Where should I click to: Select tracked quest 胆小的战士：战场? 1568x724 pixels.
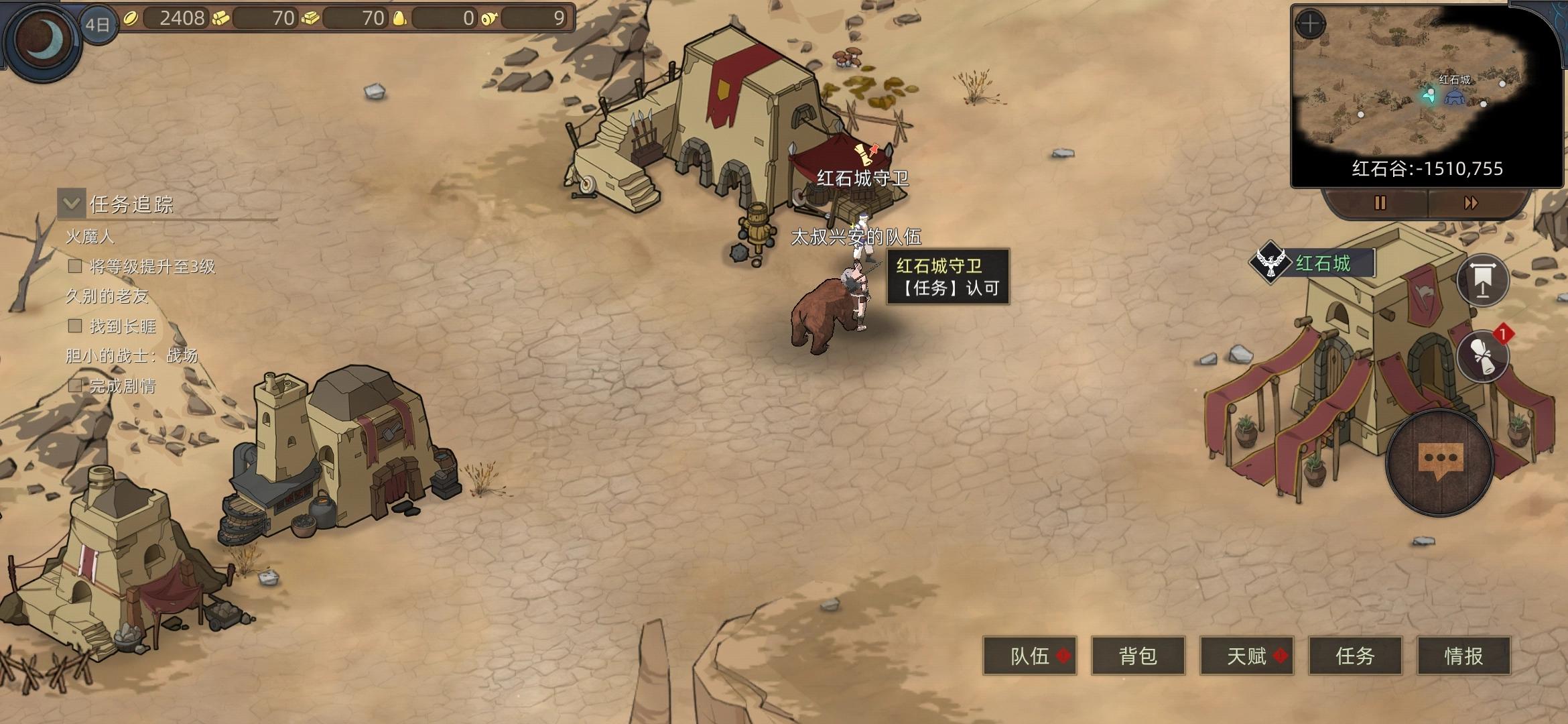131,355
